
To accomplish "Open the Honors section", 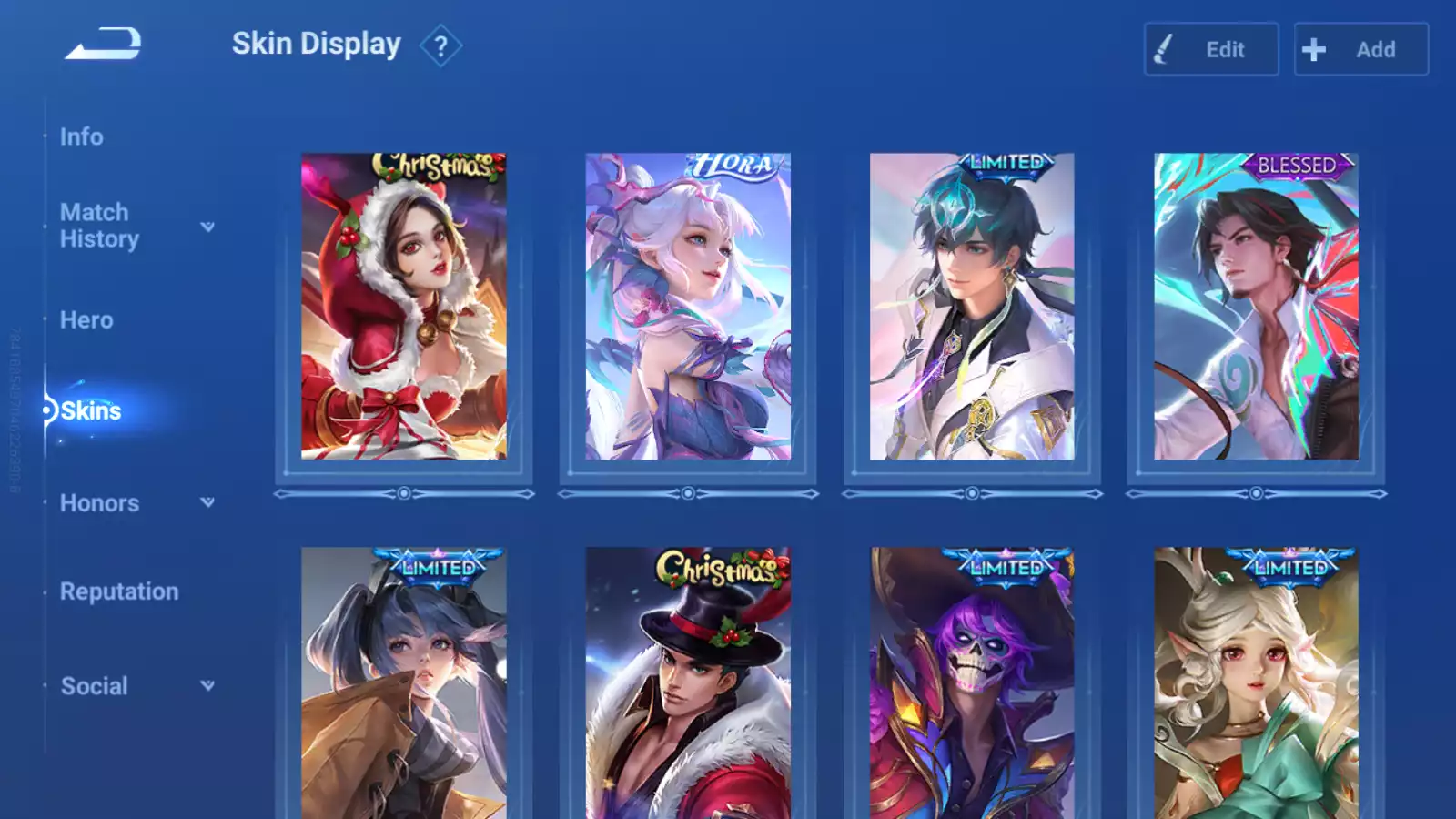I will 99,503.
